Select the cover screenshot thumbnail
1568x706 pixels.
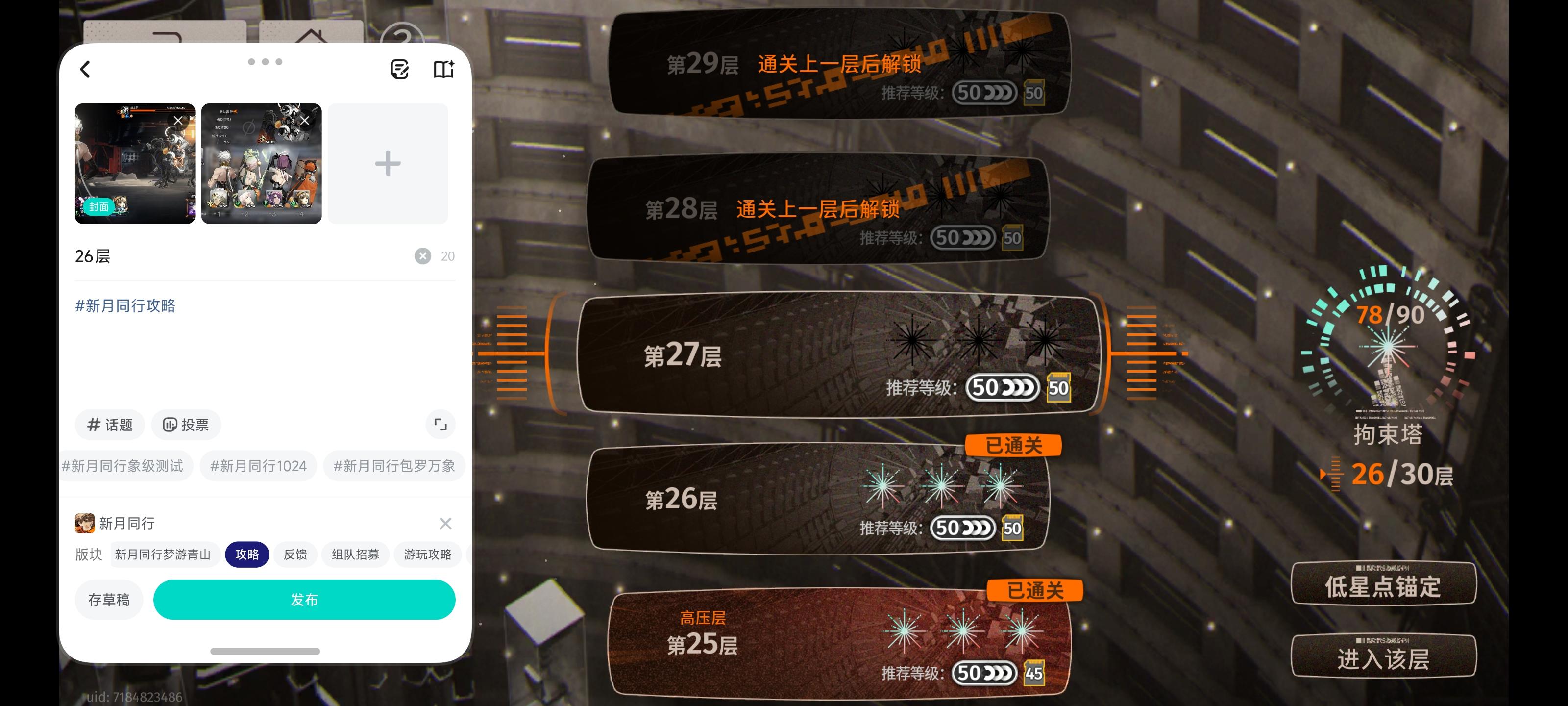coord(135,163)
